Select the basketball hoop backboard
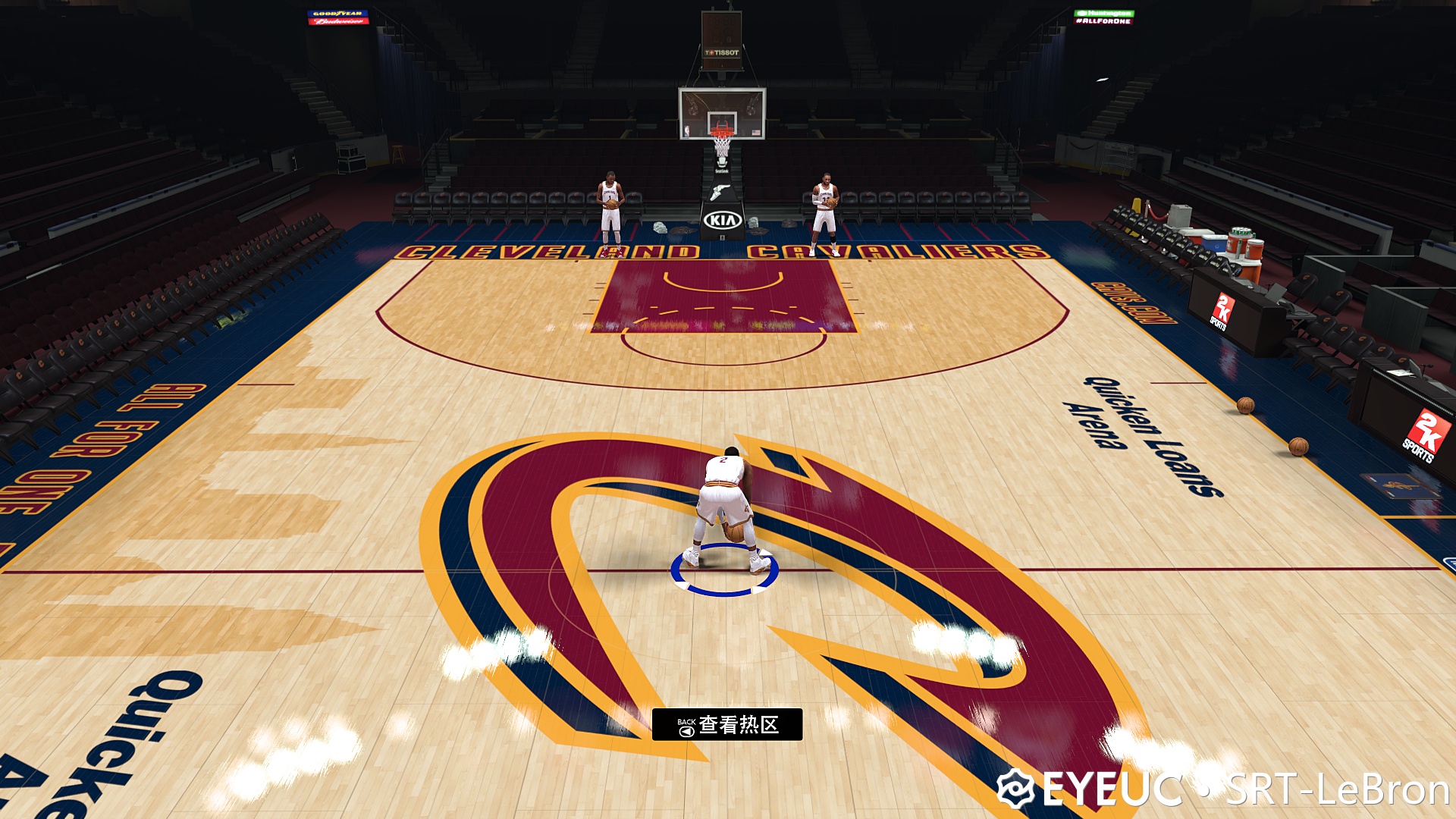Image resolution: width=1456 pixels, height=819 pixels. tap(722, 112)
